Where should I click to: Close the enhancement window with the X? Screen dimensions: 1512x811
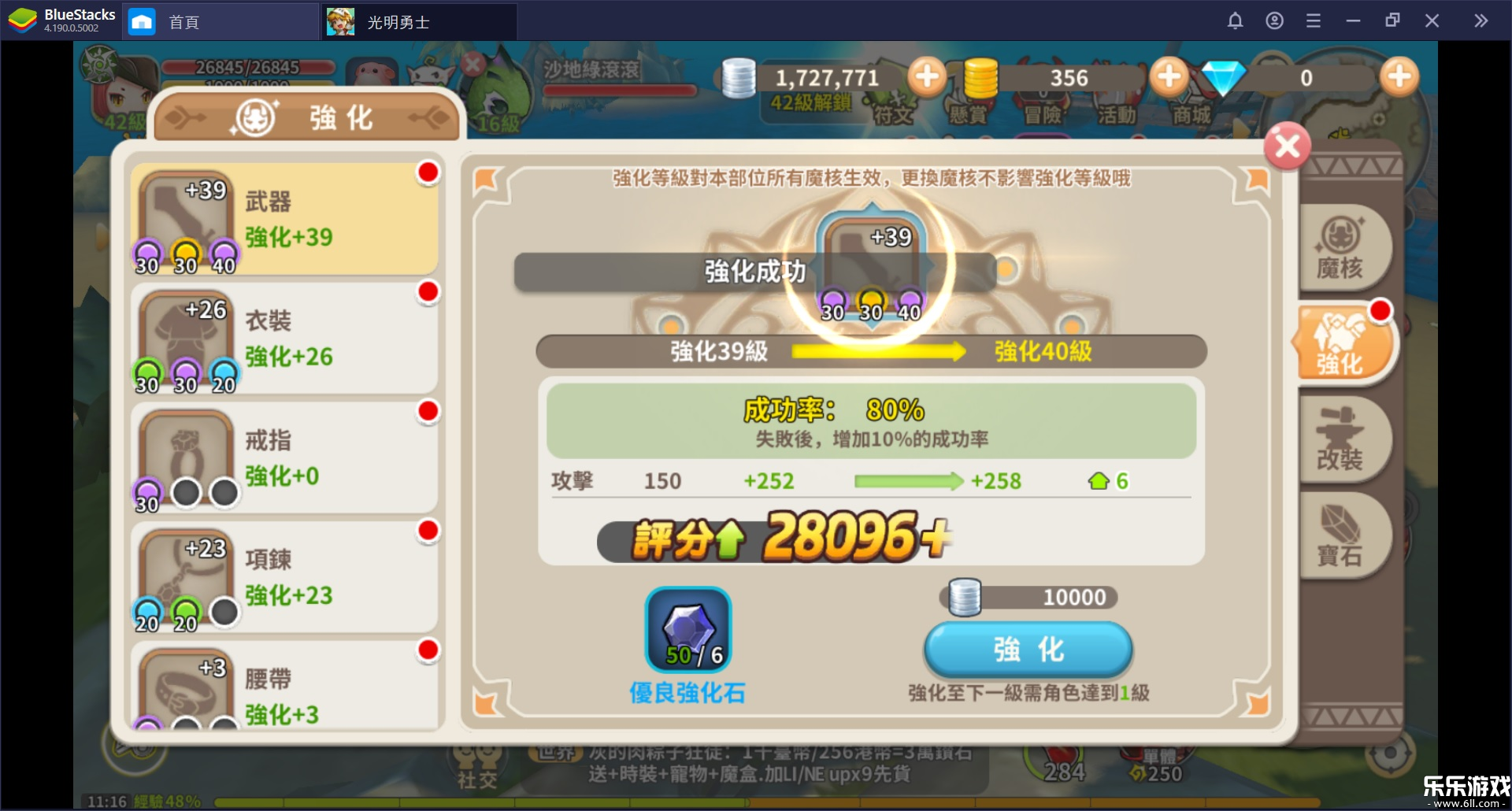1287,146
